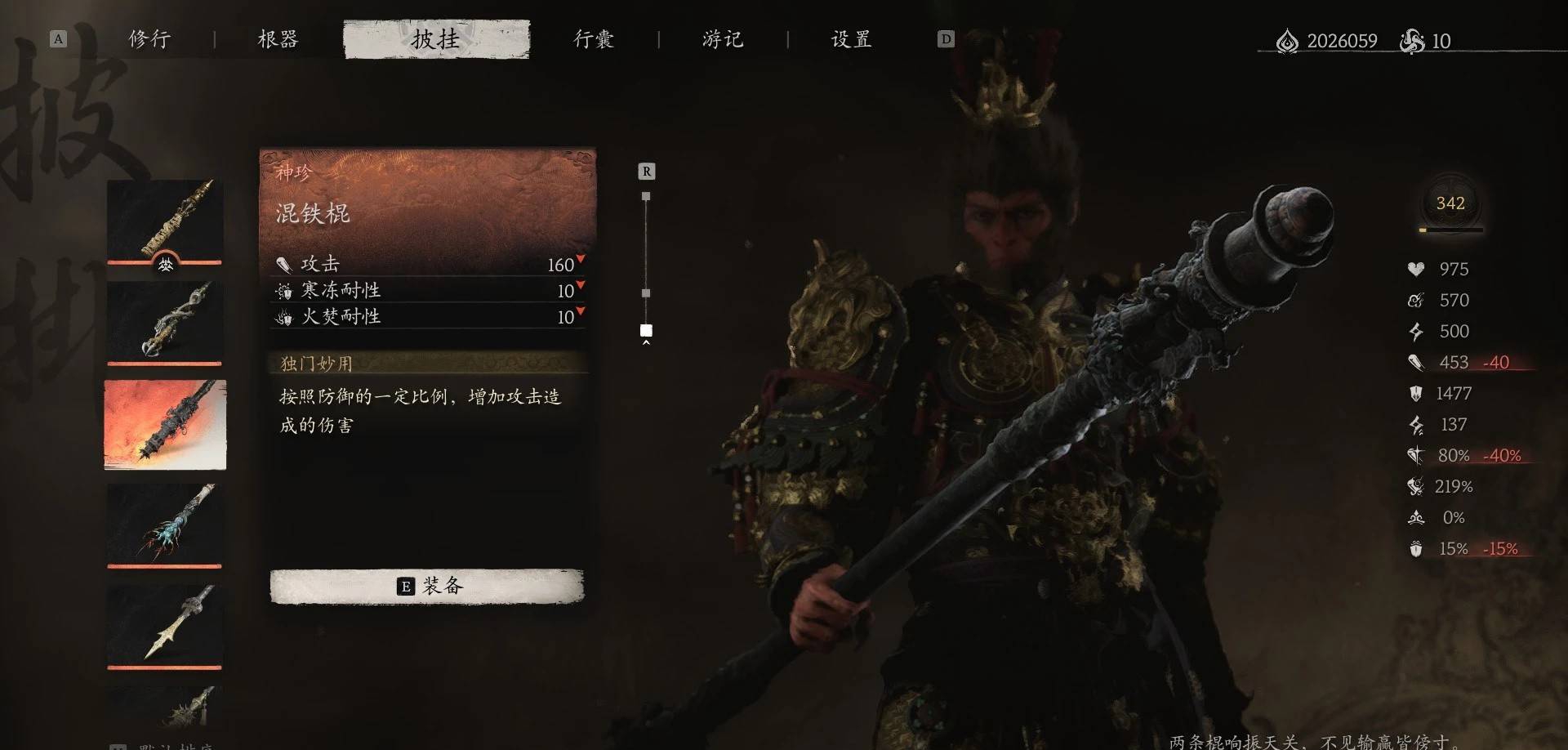This screenshot has width=1568, height=750.
Task: Switch to the 行囊 tab
Action: click(595, 38)
